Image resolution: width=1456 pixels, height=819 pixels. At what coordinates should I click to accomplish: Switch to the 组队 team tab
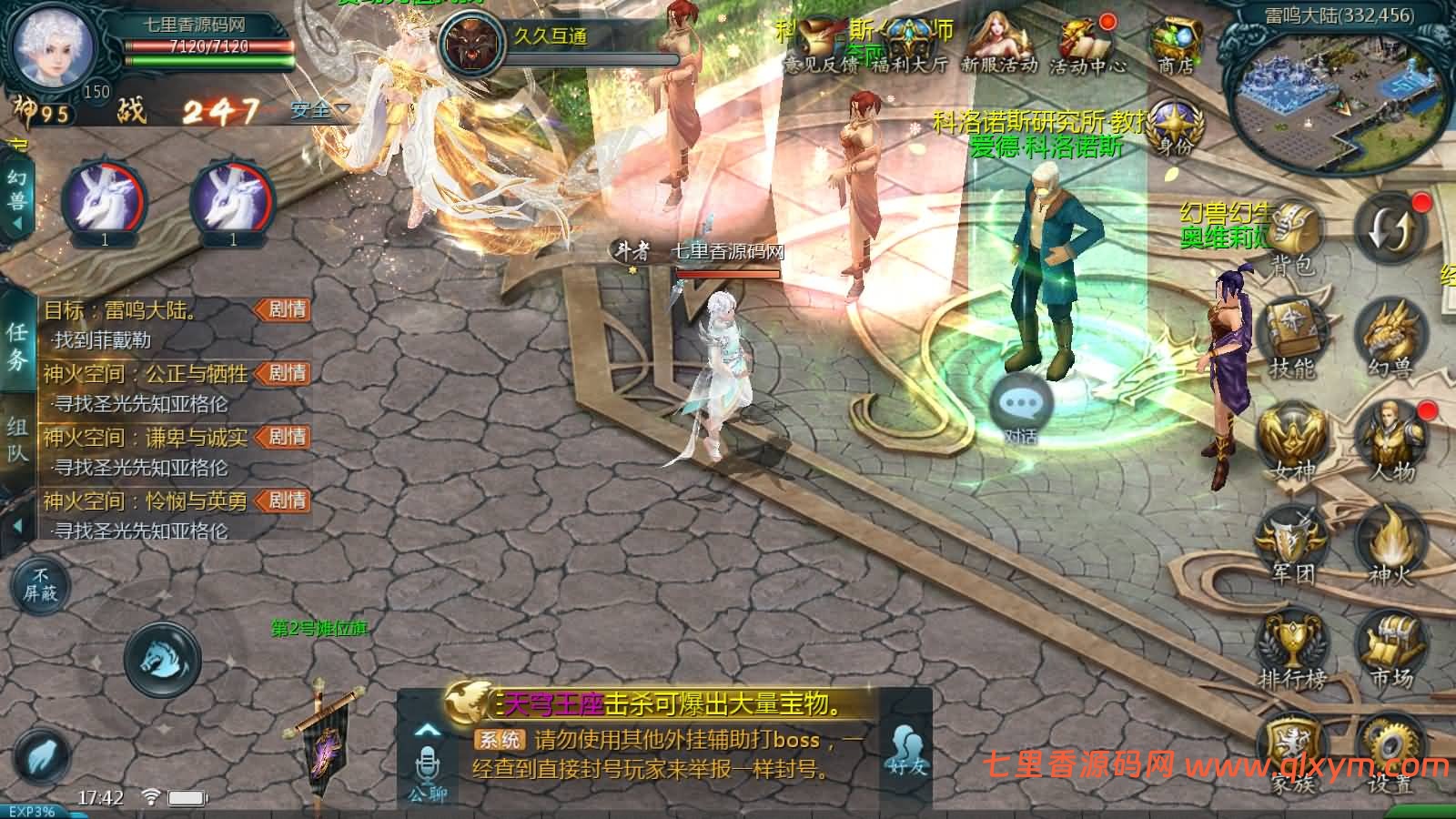[x=17, y=440]
